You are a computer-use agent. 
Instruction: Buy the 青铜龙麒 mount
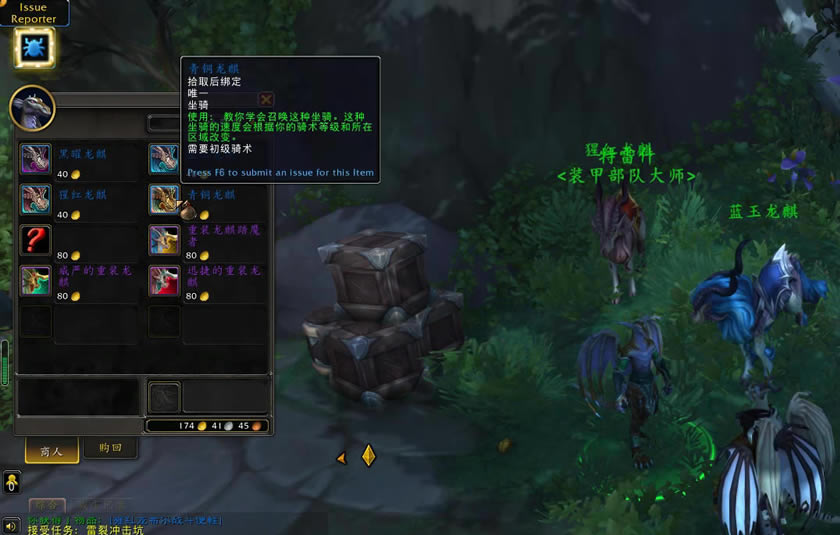(164, 200)
